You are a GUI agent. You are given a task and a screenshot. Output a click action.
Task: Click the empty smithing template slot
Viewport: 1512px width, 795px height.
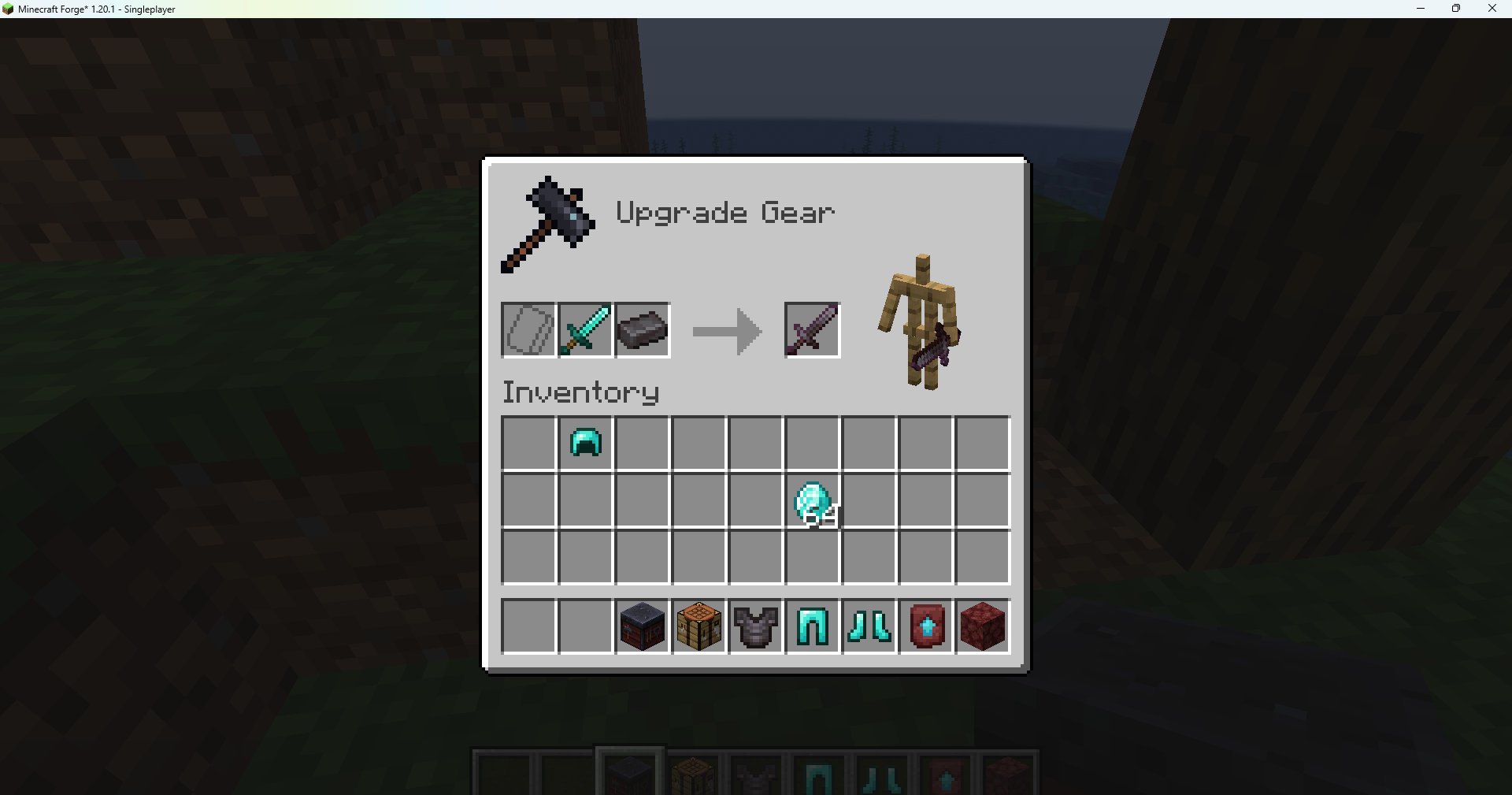[528, 330]
